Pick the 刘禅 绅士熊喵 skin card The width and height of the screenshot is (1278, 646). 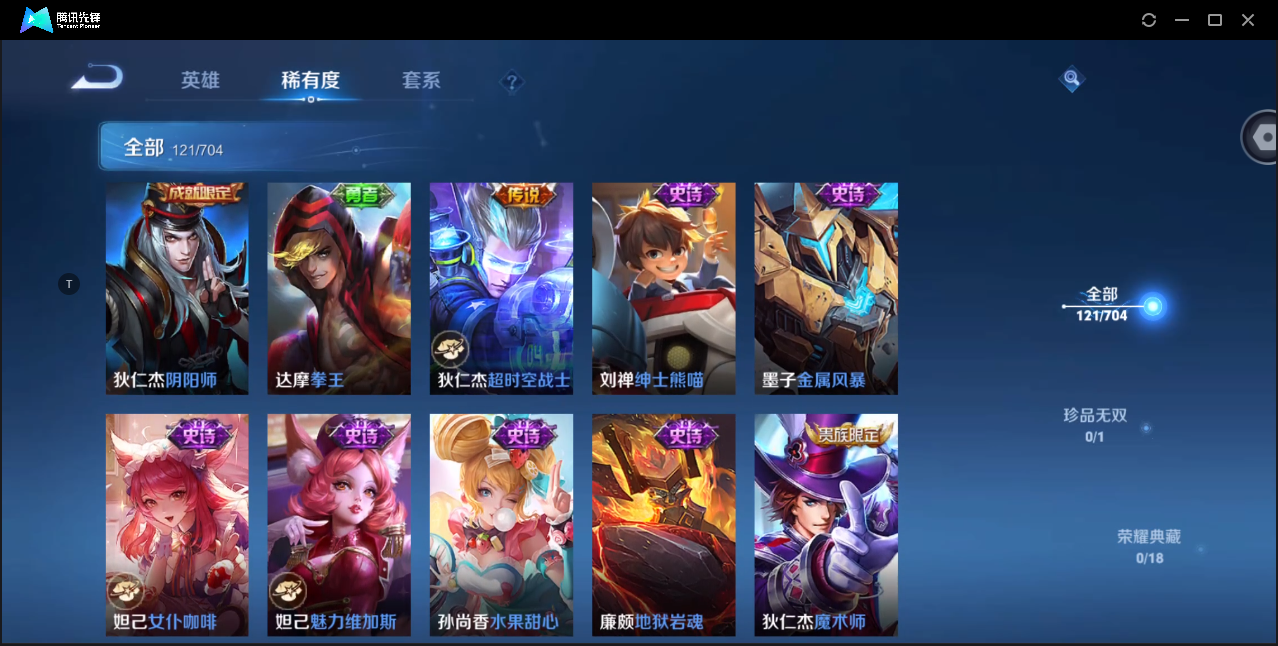[x=663, y=289]
